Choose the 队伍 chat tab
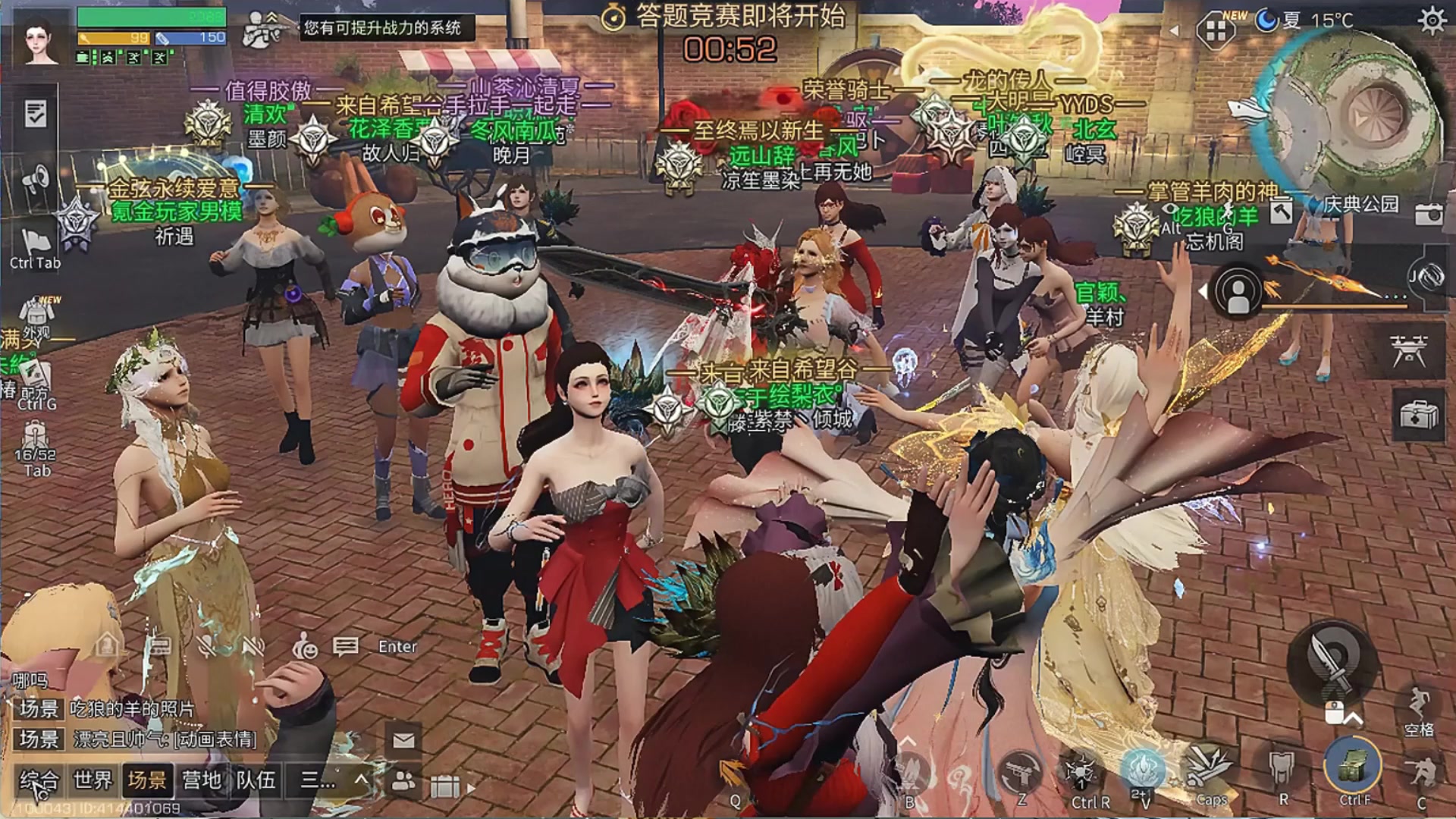This screenshot has width=1456, height=819. click(x=256, y=780)
